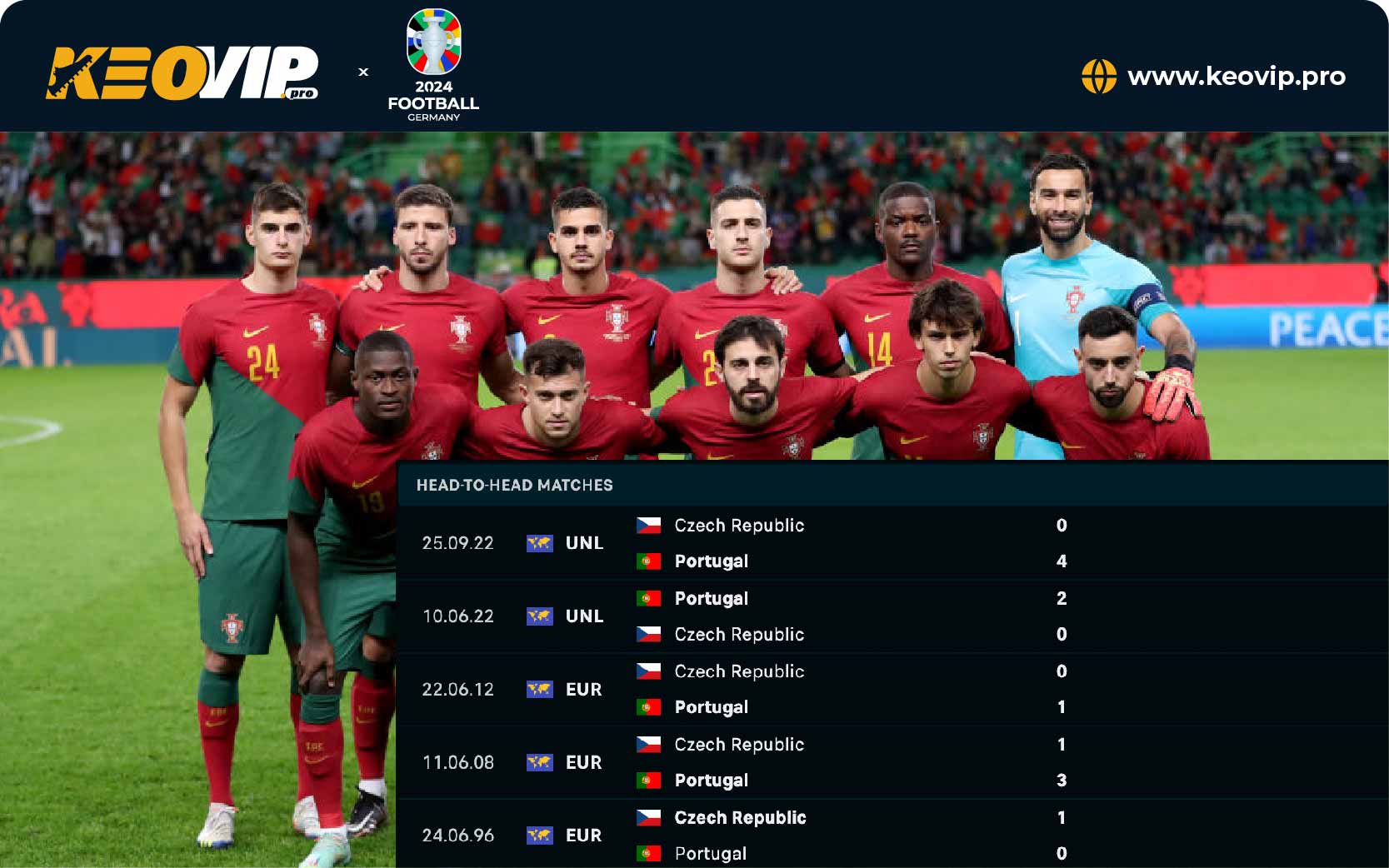Click the 2024 Football Germany trophy logo
The width and height of the screenshot is (1389, 868).
click(433, 65)
